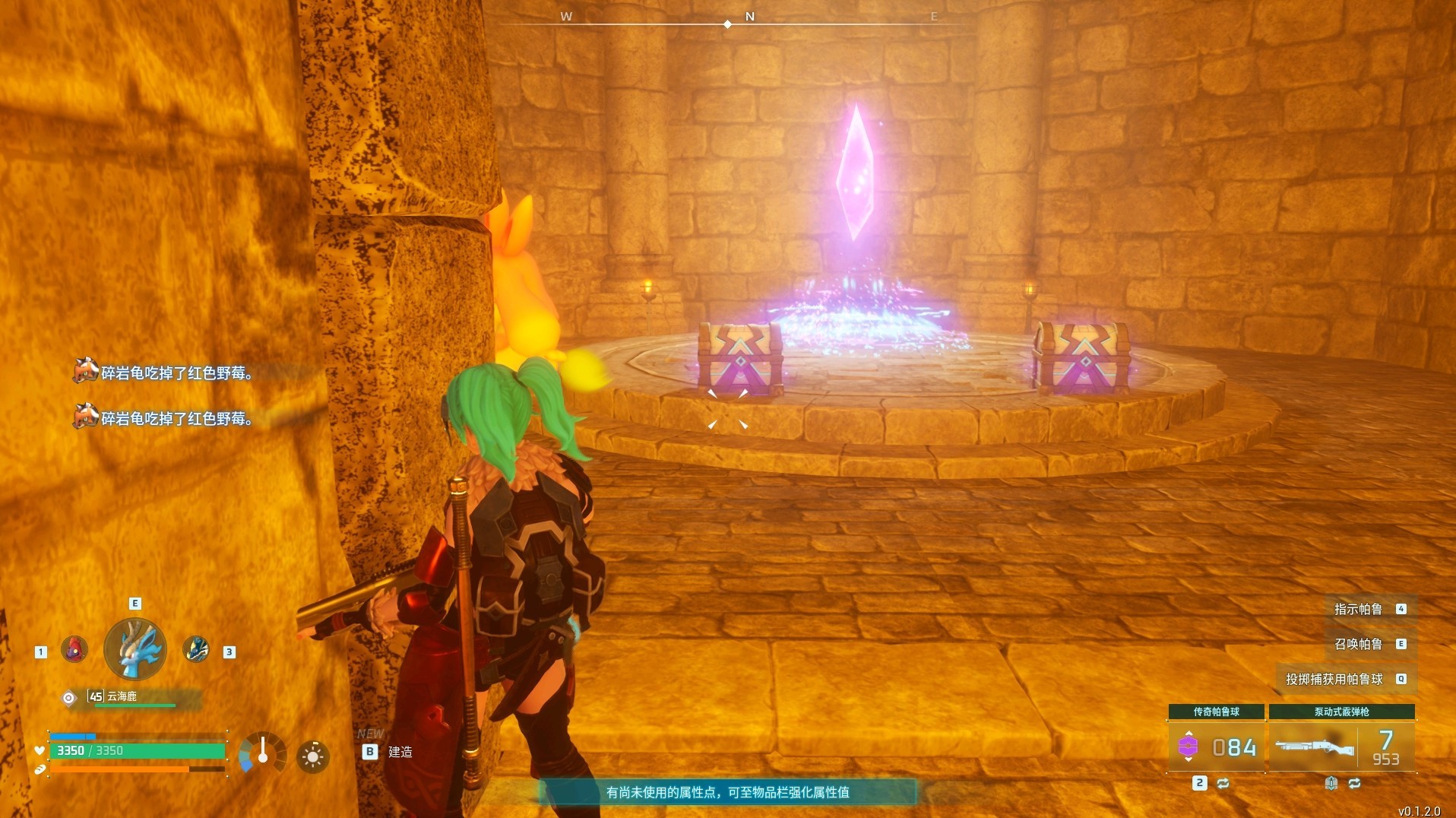1456x818 pixels.
Task: Click the temperature gauge icon
Action: point(263,753)
